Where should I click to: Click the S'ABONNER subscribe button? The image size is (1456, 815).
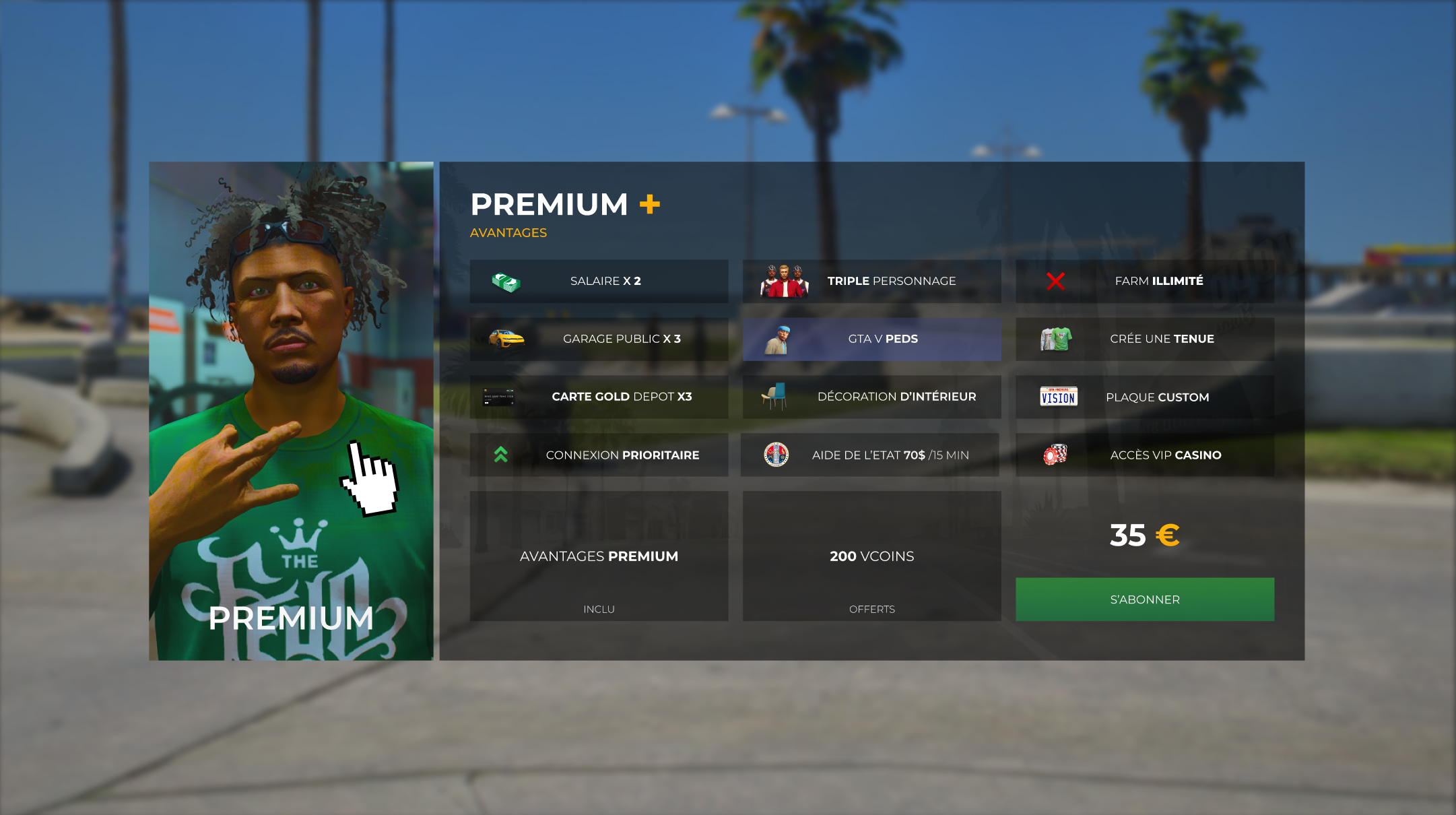click(1144, 599)
